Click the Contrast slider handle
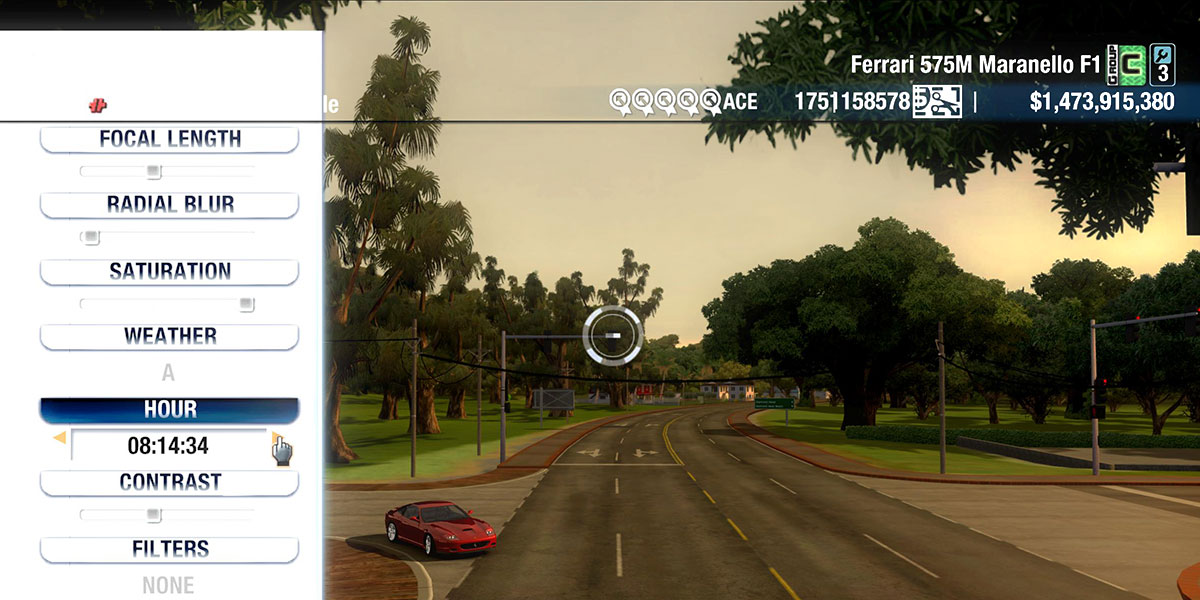This screenshot has height=600, width=1200. point(153,515)
